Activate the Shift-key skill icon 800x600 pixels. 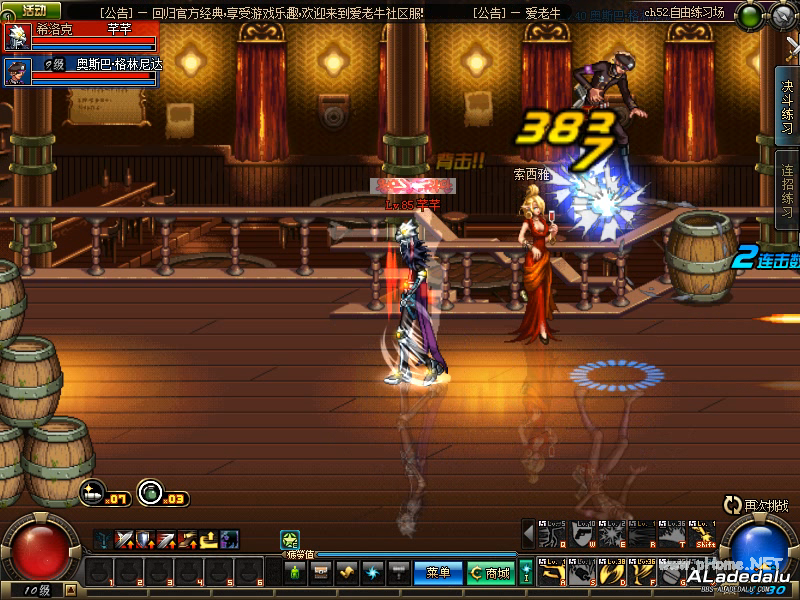coord(706,533)
